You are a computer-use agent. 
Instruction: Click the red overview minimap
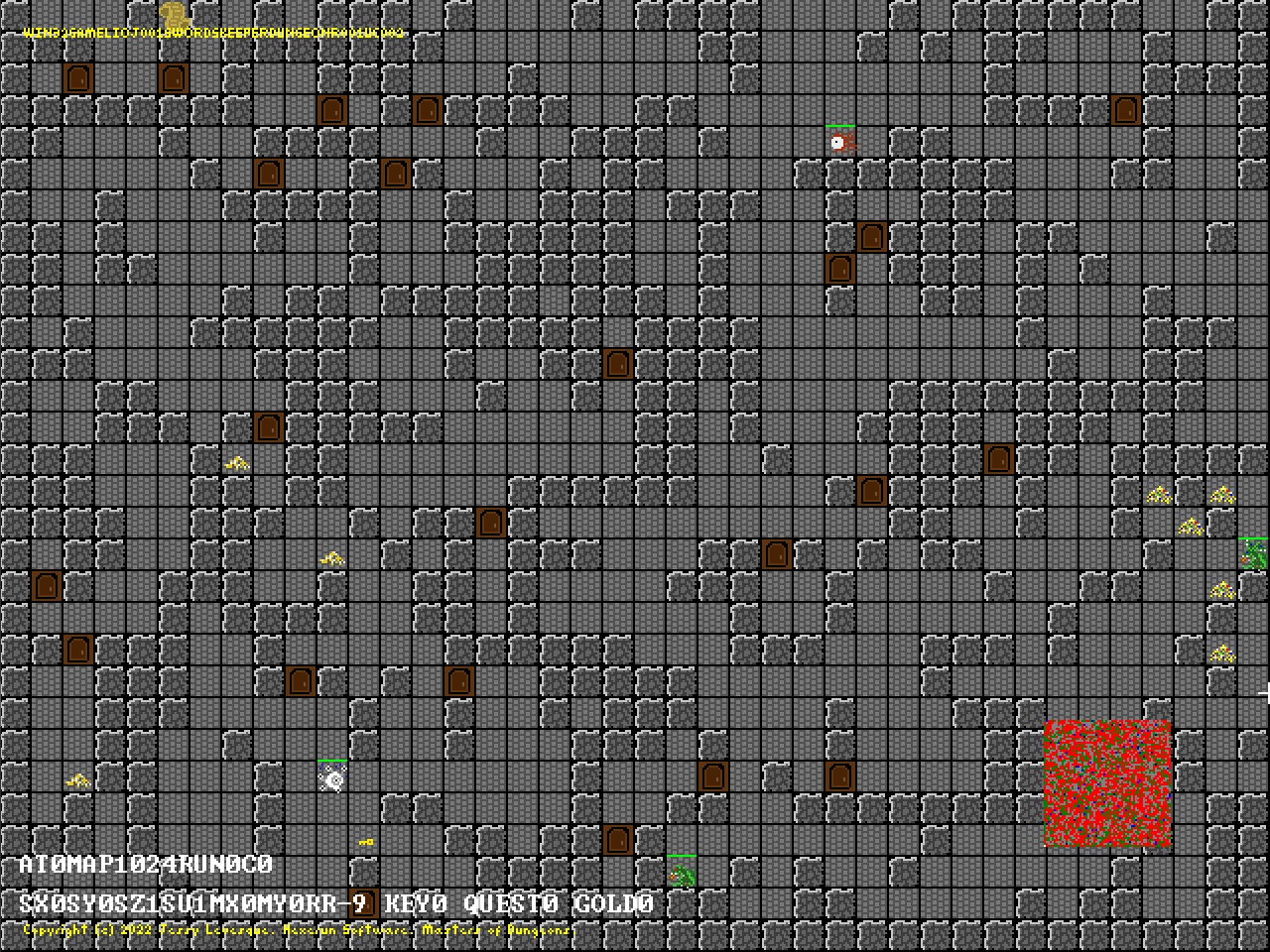[1107, 783]
